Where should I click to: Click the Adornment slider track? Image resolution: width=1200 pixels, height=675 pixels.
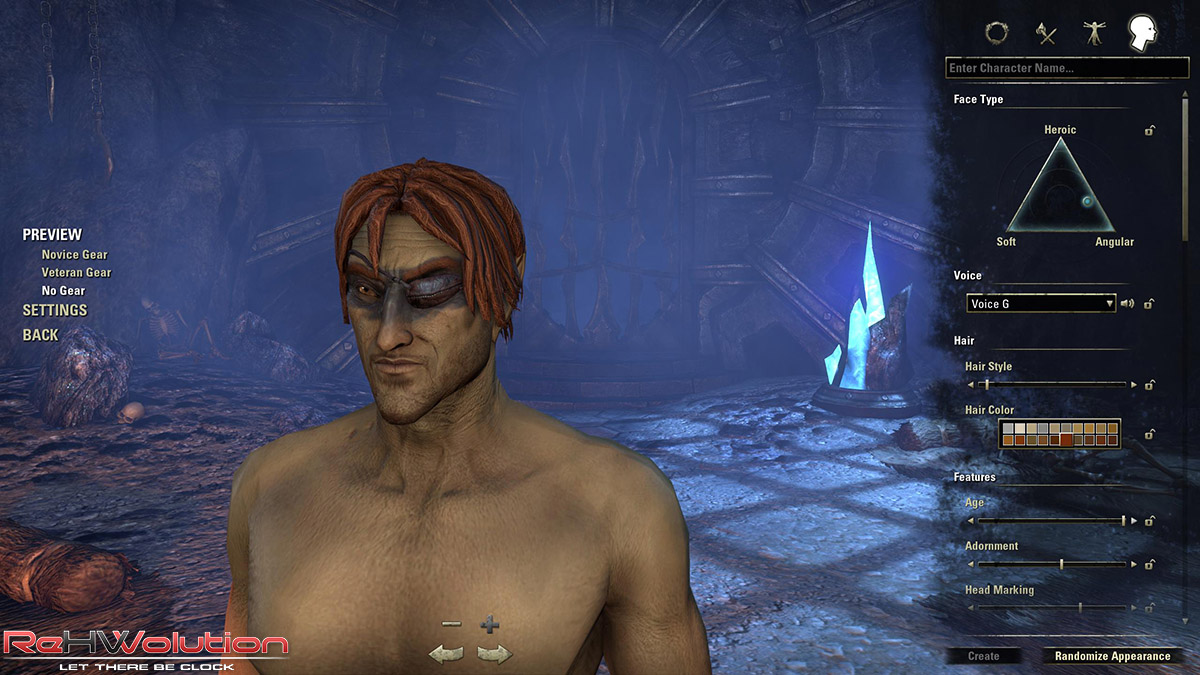[x=1051, y=564]
